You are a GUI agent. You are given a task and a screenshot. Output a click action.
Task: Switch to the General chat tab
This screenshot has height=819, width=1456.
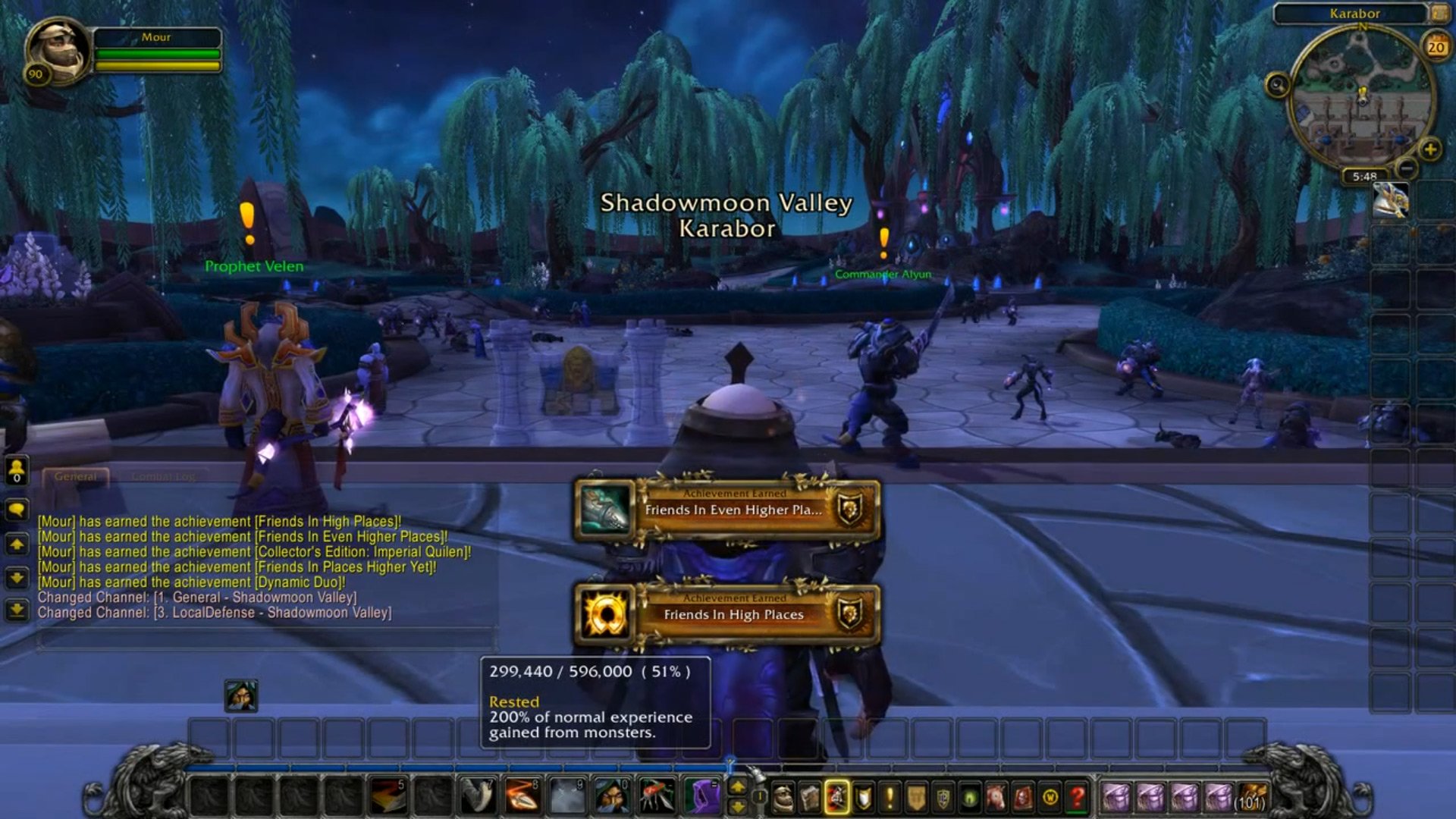[76, 476]
